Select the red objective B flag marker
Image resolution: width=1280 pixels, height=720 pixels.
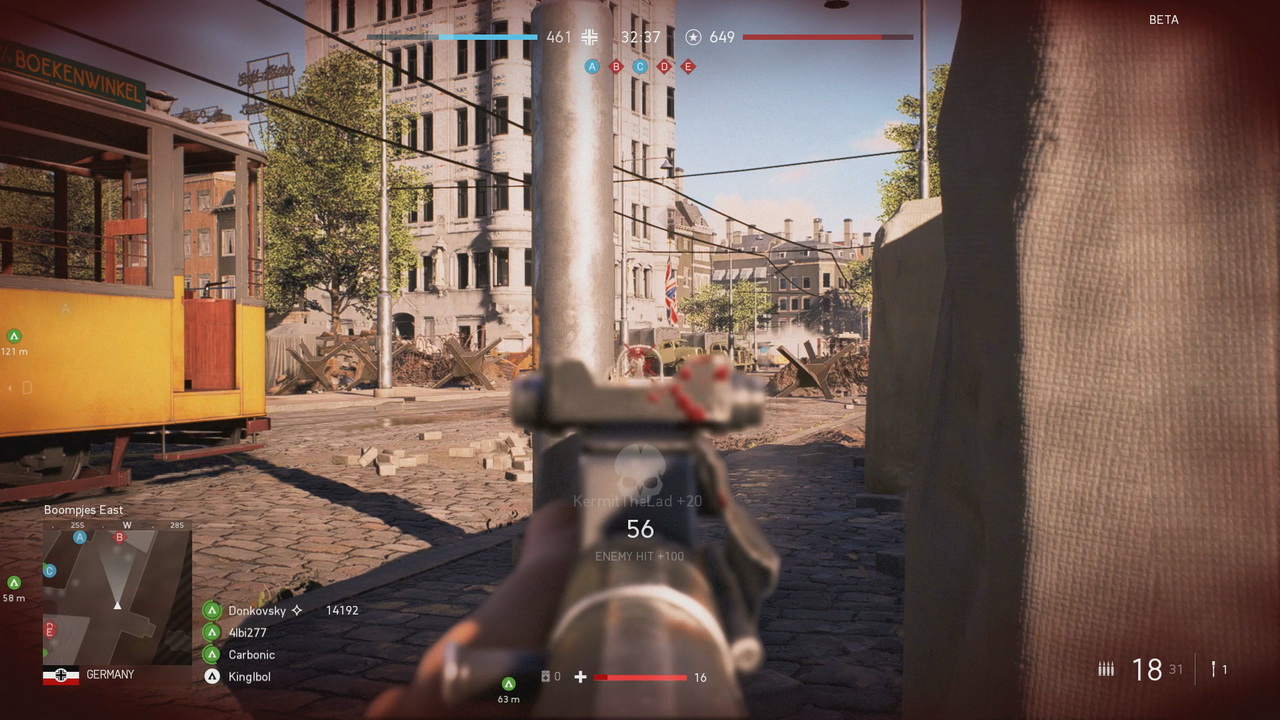616,67
